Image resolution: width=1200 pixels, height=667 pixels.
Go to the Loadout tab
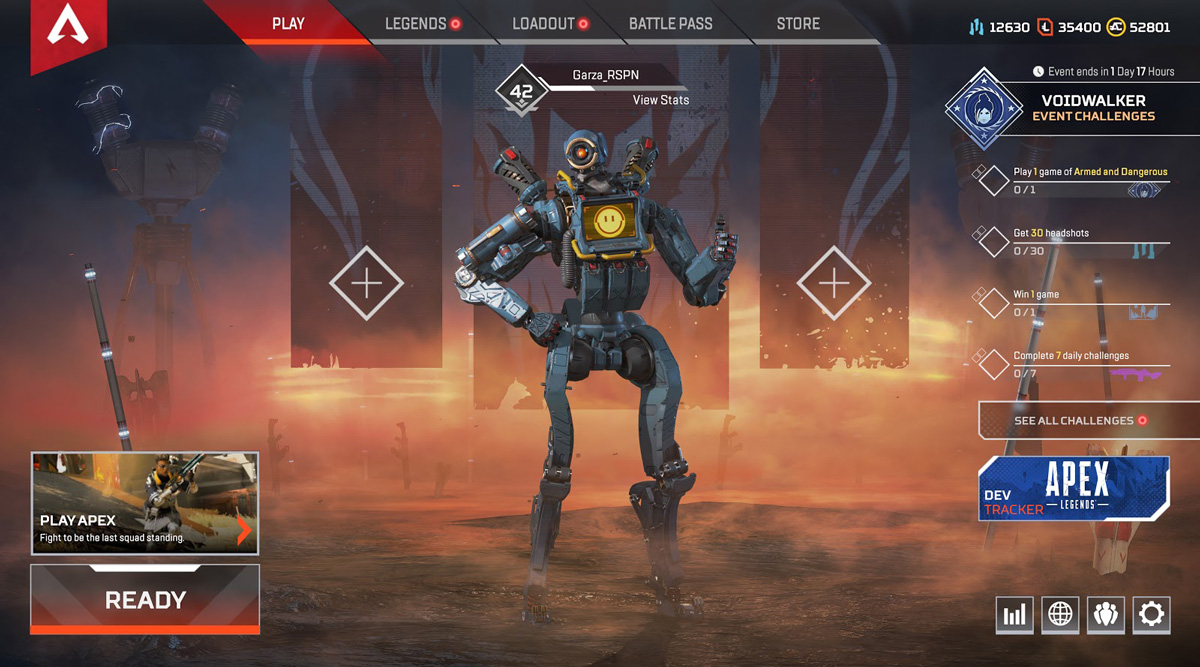[x=543, y=23]
